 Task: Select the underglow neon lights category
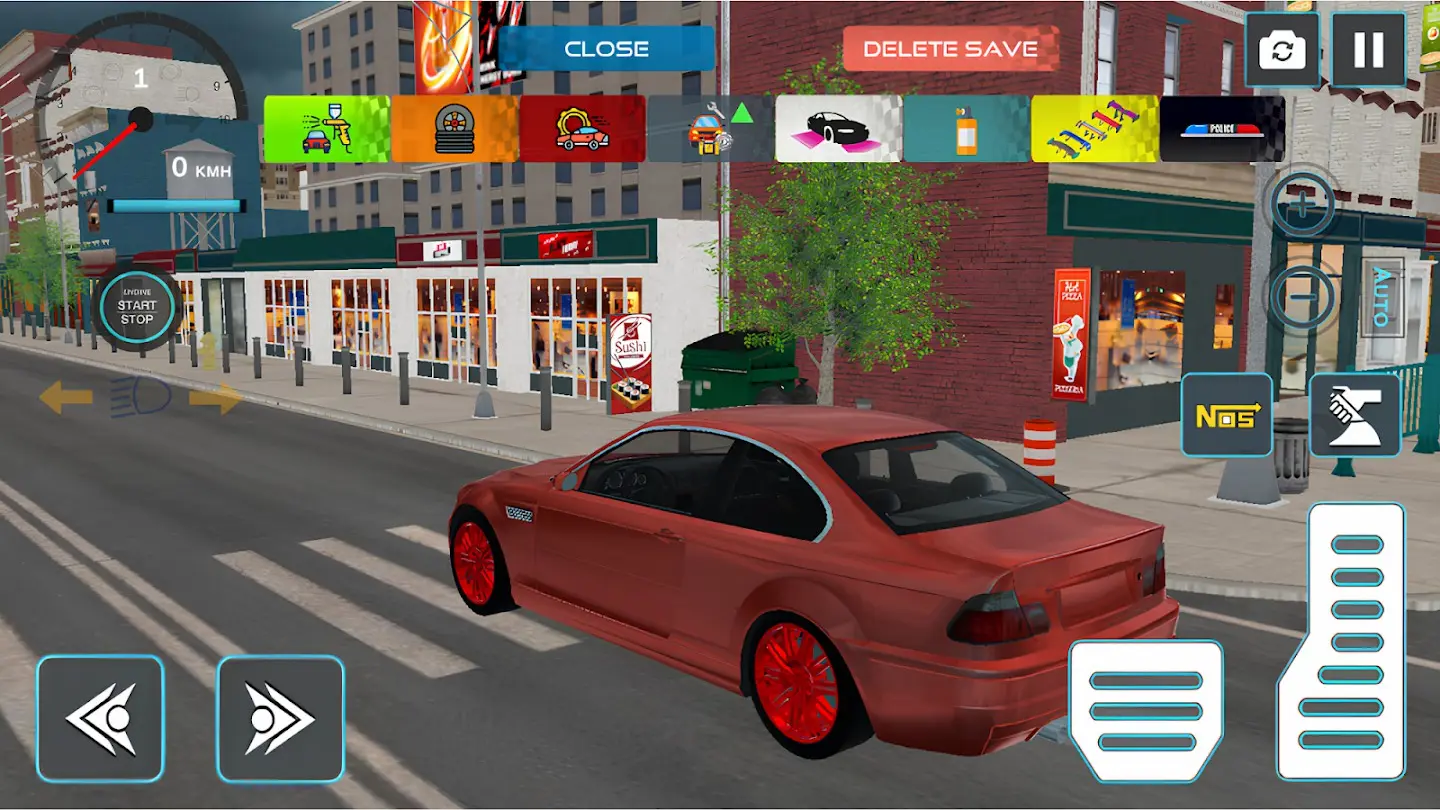(x=838, y=129)
